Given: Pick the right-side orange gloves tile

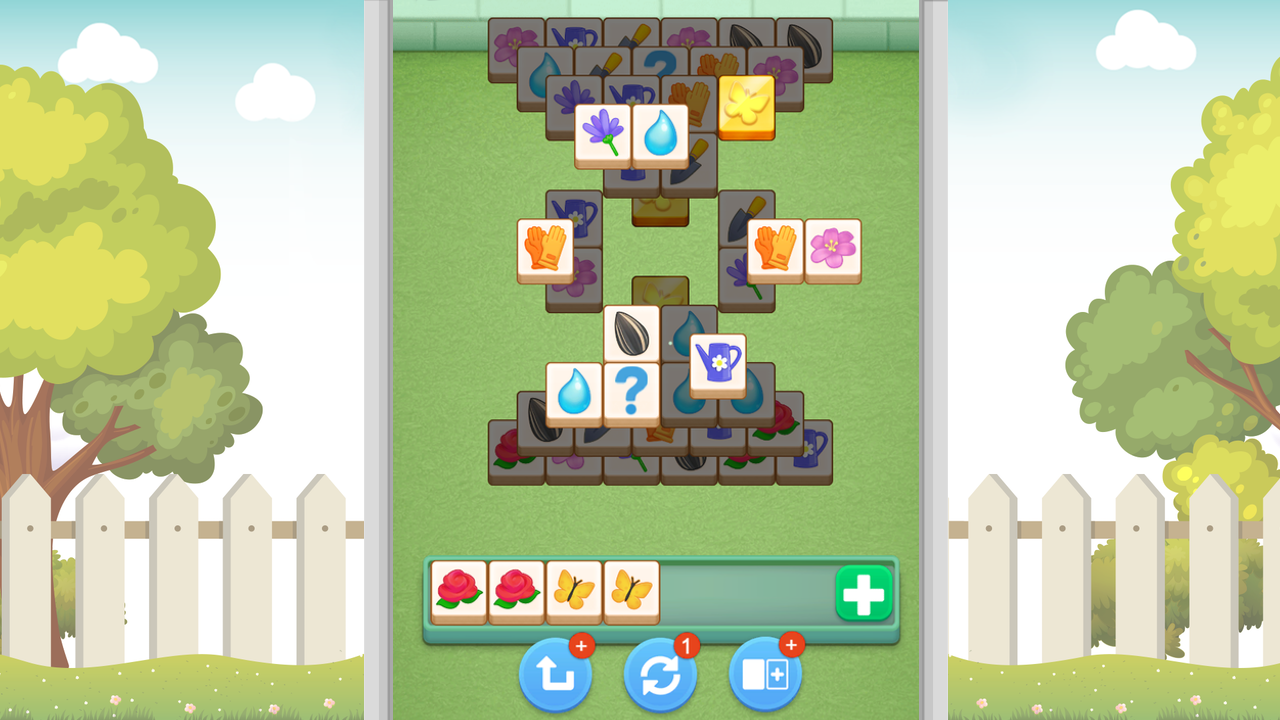Looking at the screenshot, I should [773, 245].
